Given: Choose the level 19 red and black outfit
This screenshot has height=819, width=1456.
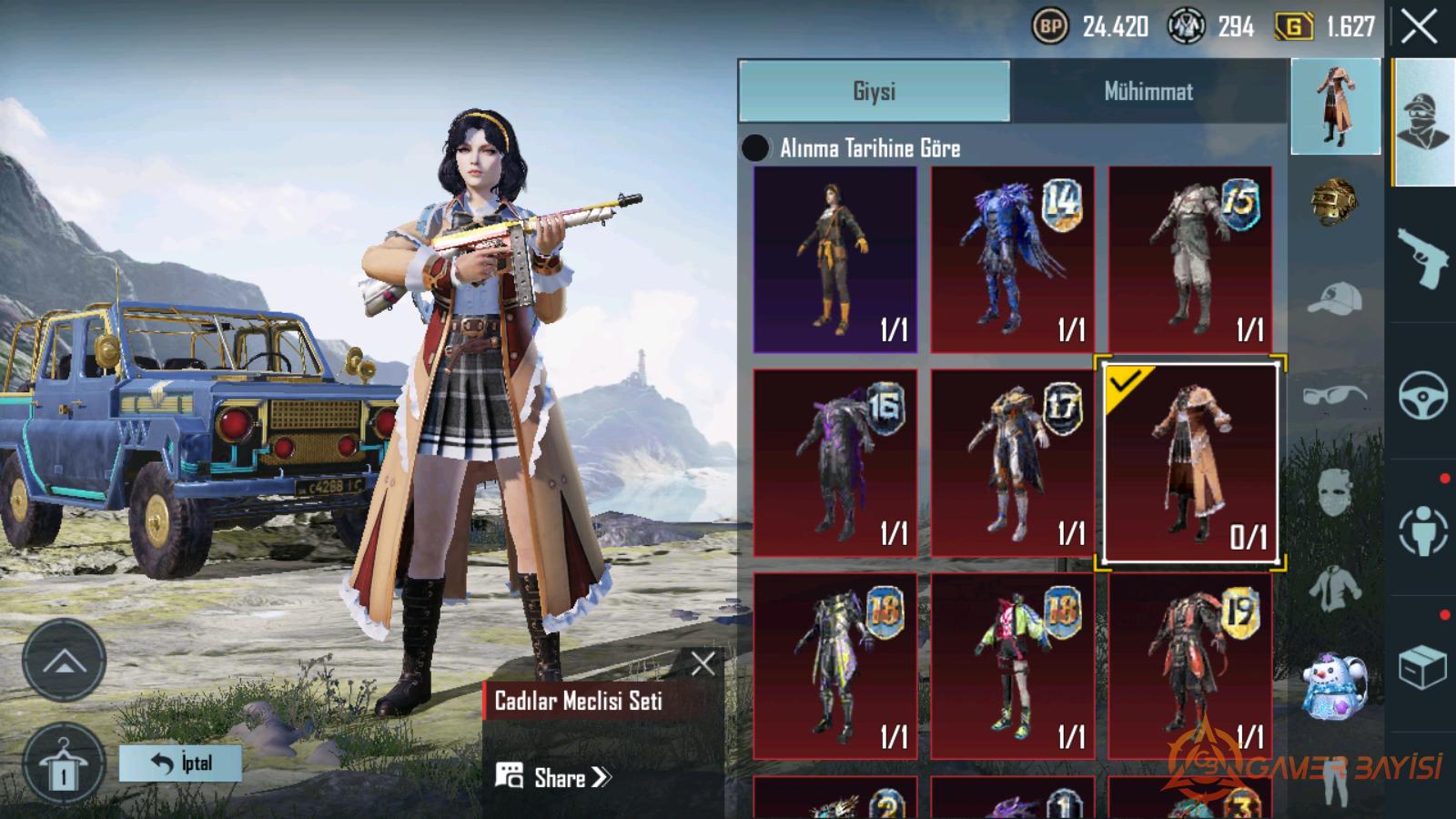Looking at the screenshot, I should point(1190,666).
